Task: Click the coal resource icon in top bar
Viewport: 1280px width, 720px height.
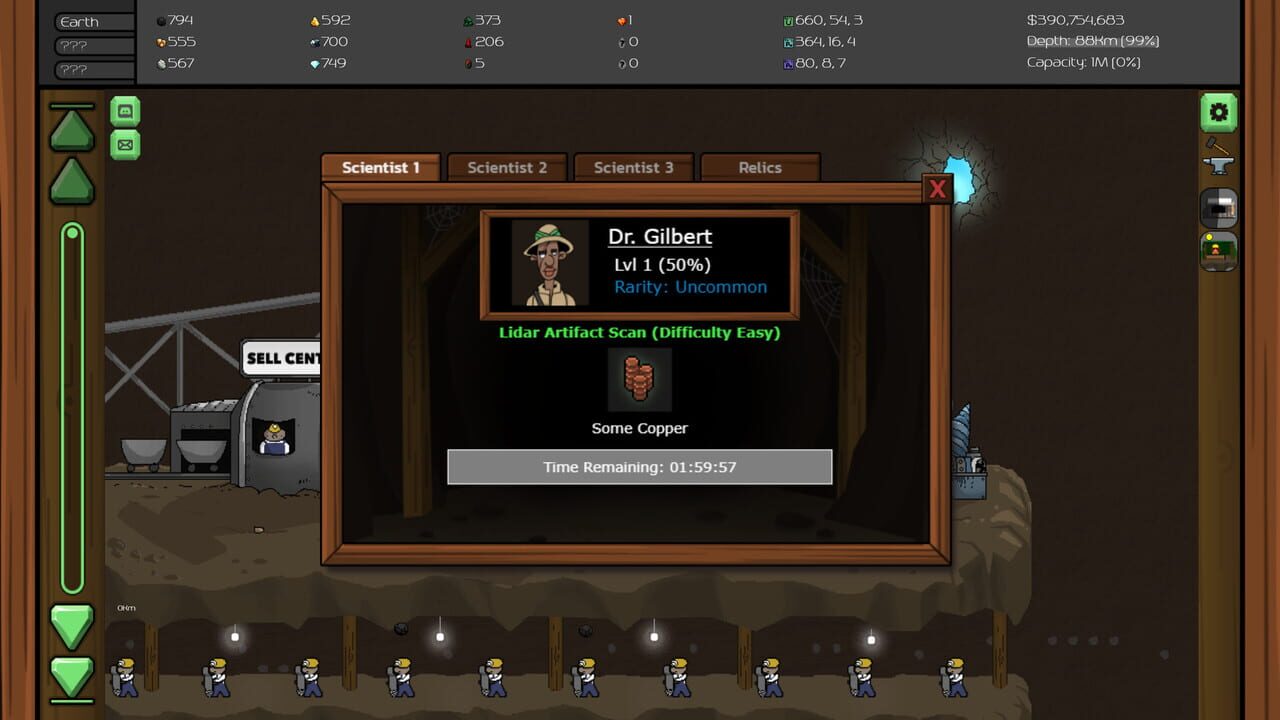Action: pos(160,19)
